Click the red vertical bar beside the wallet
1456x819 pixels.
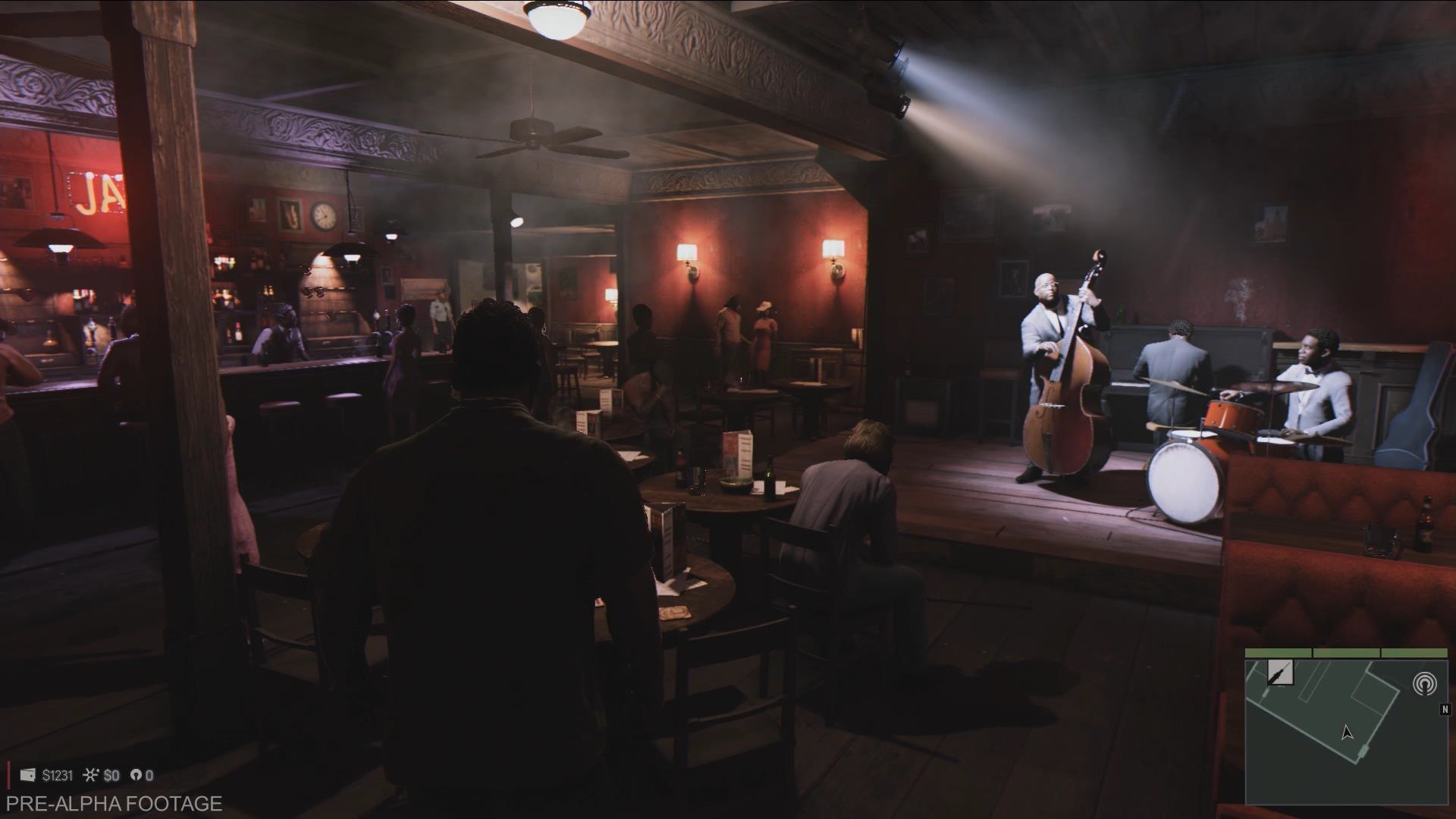point(8,775)
